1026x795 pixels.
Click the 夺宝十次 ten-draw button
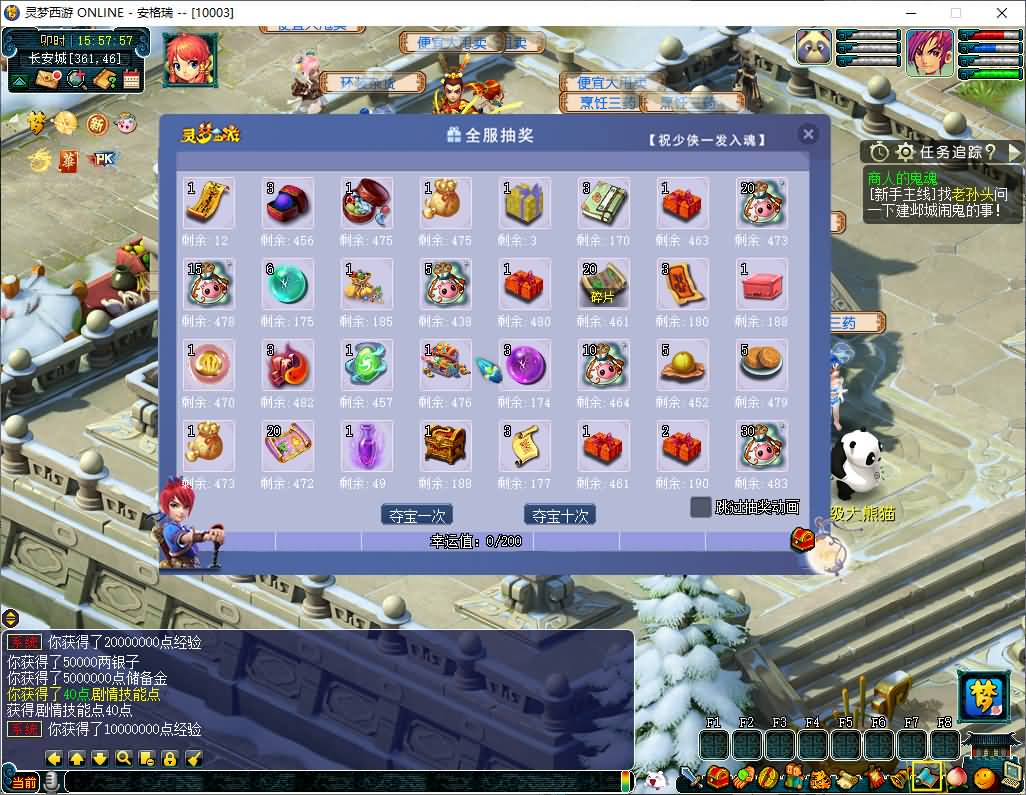click(559, 515)
